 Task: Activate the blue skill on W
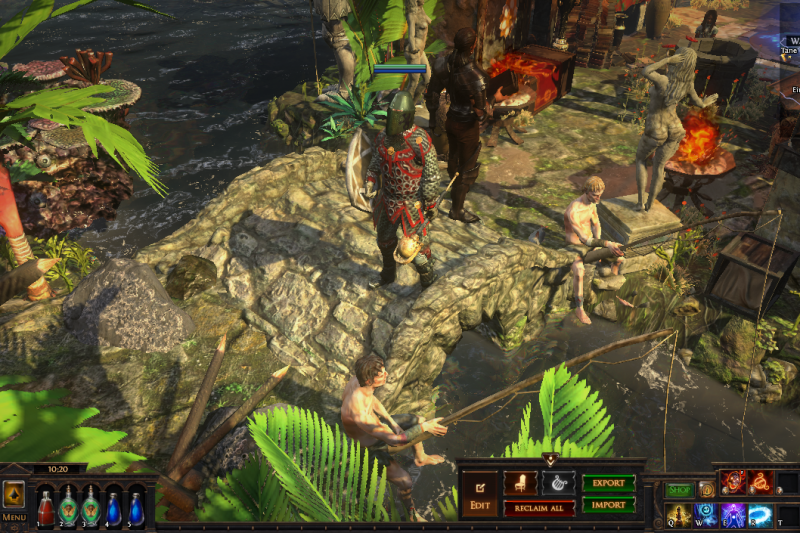(x=706, y=516)
